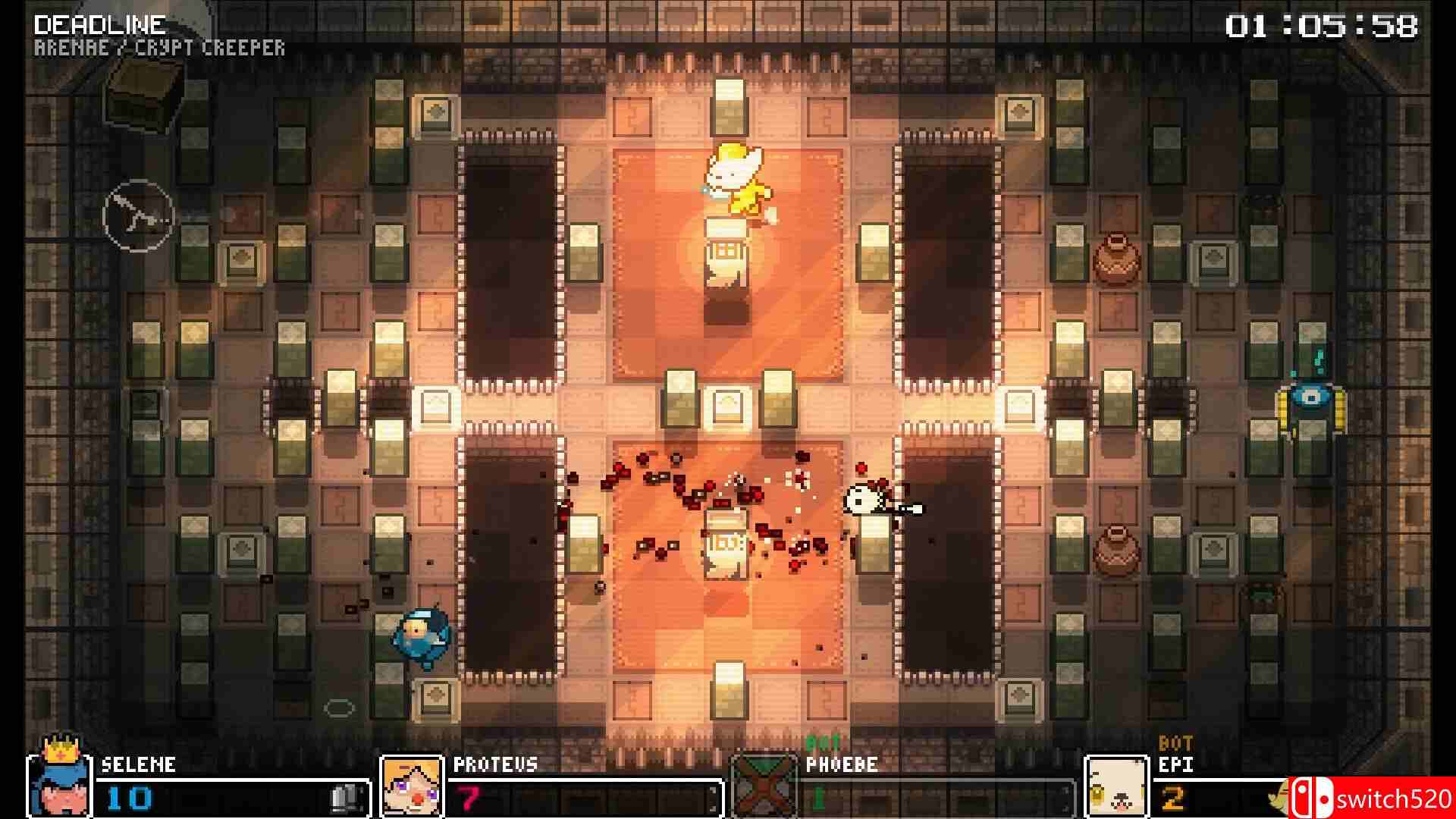Click Selene's blue score number 10
This screenshot has height=819, width=1456.
click(x=129, y=796)
